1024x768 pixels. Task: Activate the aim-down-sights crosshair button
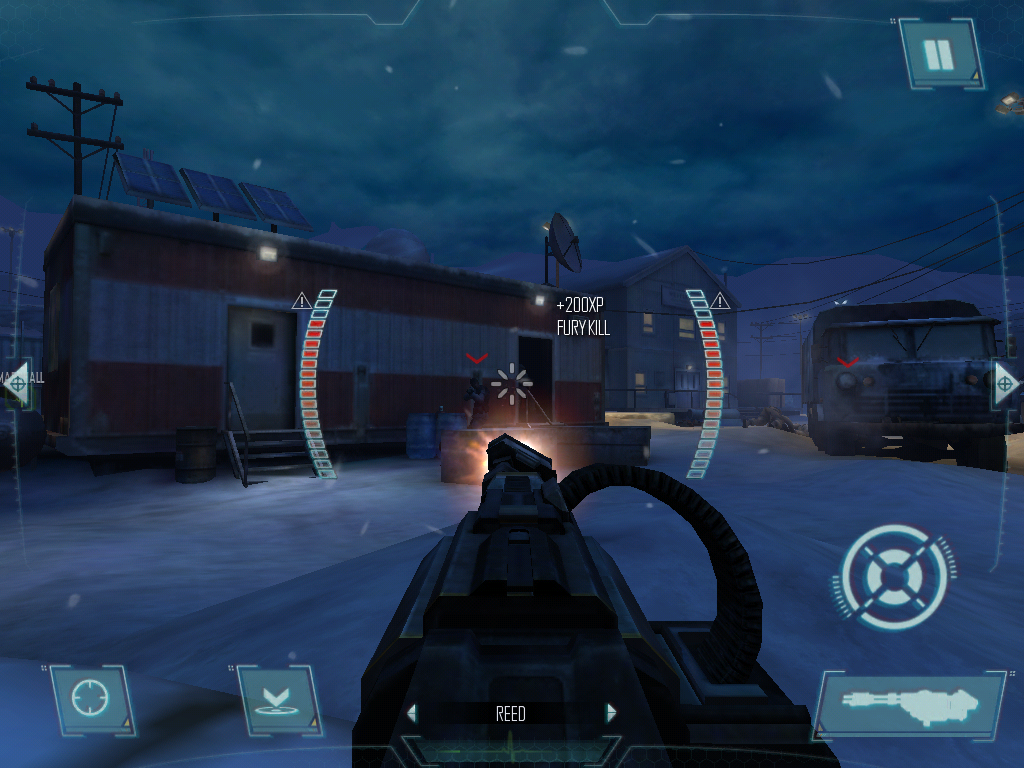92,699
